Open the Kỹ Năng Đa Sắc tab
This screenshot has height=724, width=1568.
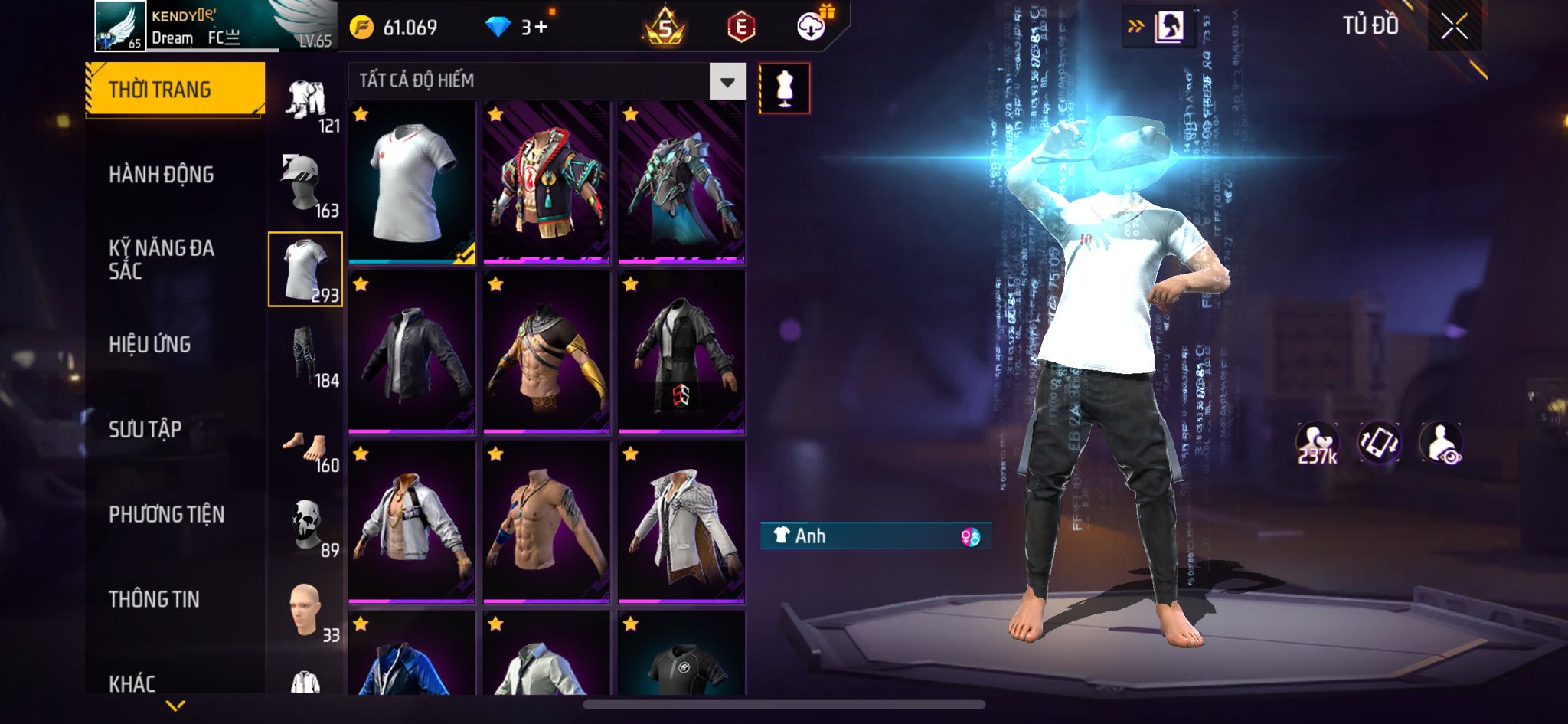click(x=162, y=259)
